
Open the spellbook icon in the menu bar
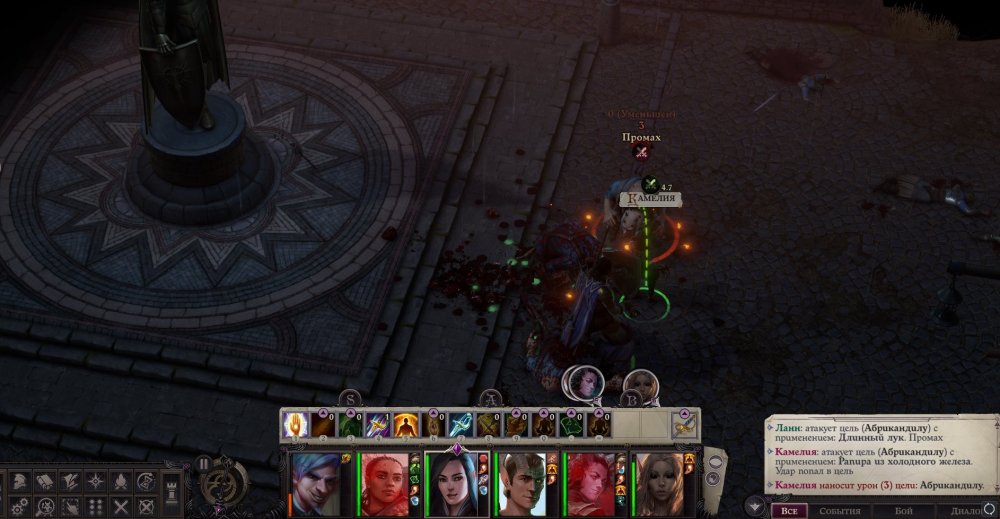(x=45, y=481)
